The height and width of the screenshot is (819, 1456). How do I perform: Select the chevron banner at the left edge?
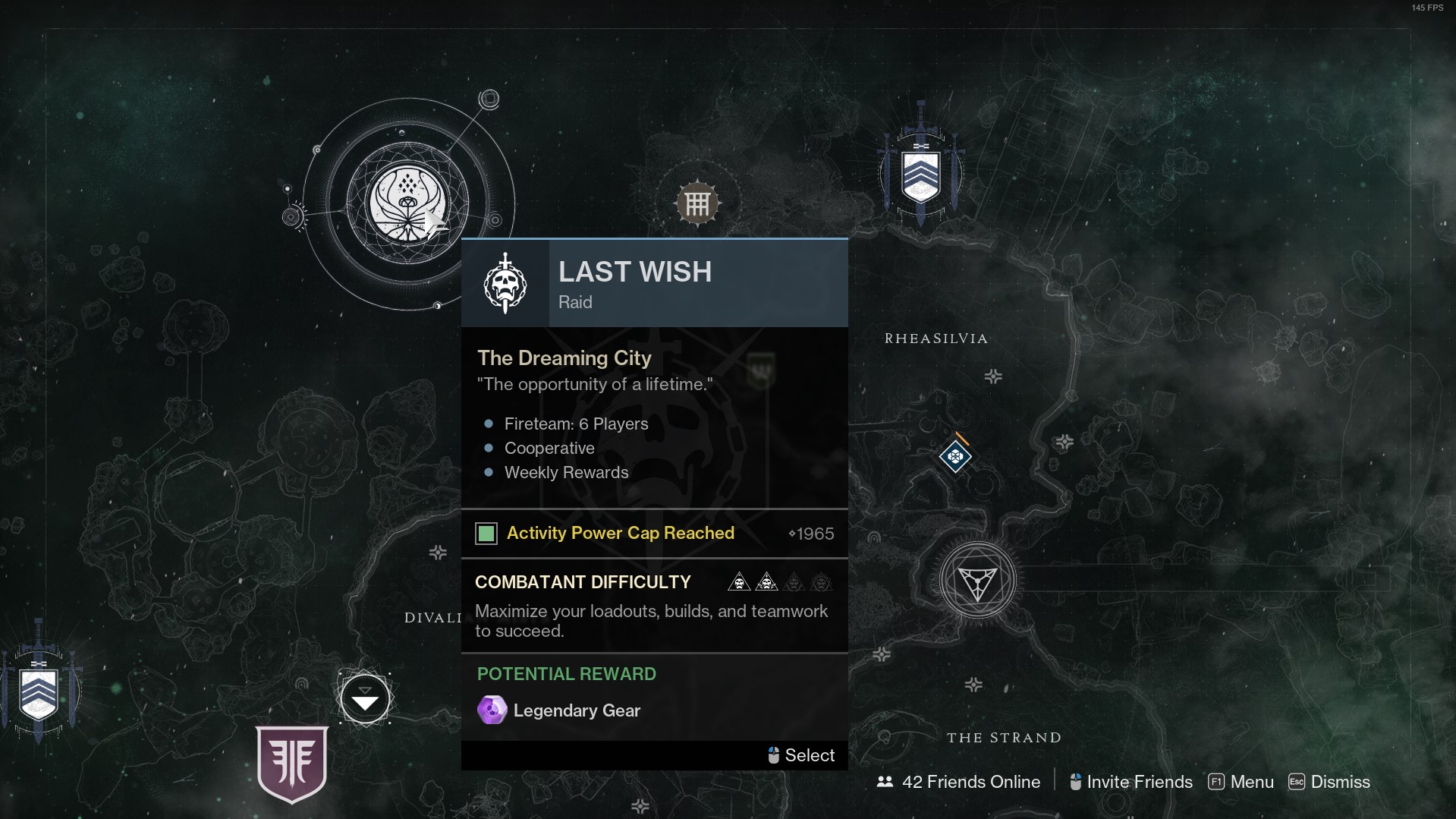pos(39,692)
